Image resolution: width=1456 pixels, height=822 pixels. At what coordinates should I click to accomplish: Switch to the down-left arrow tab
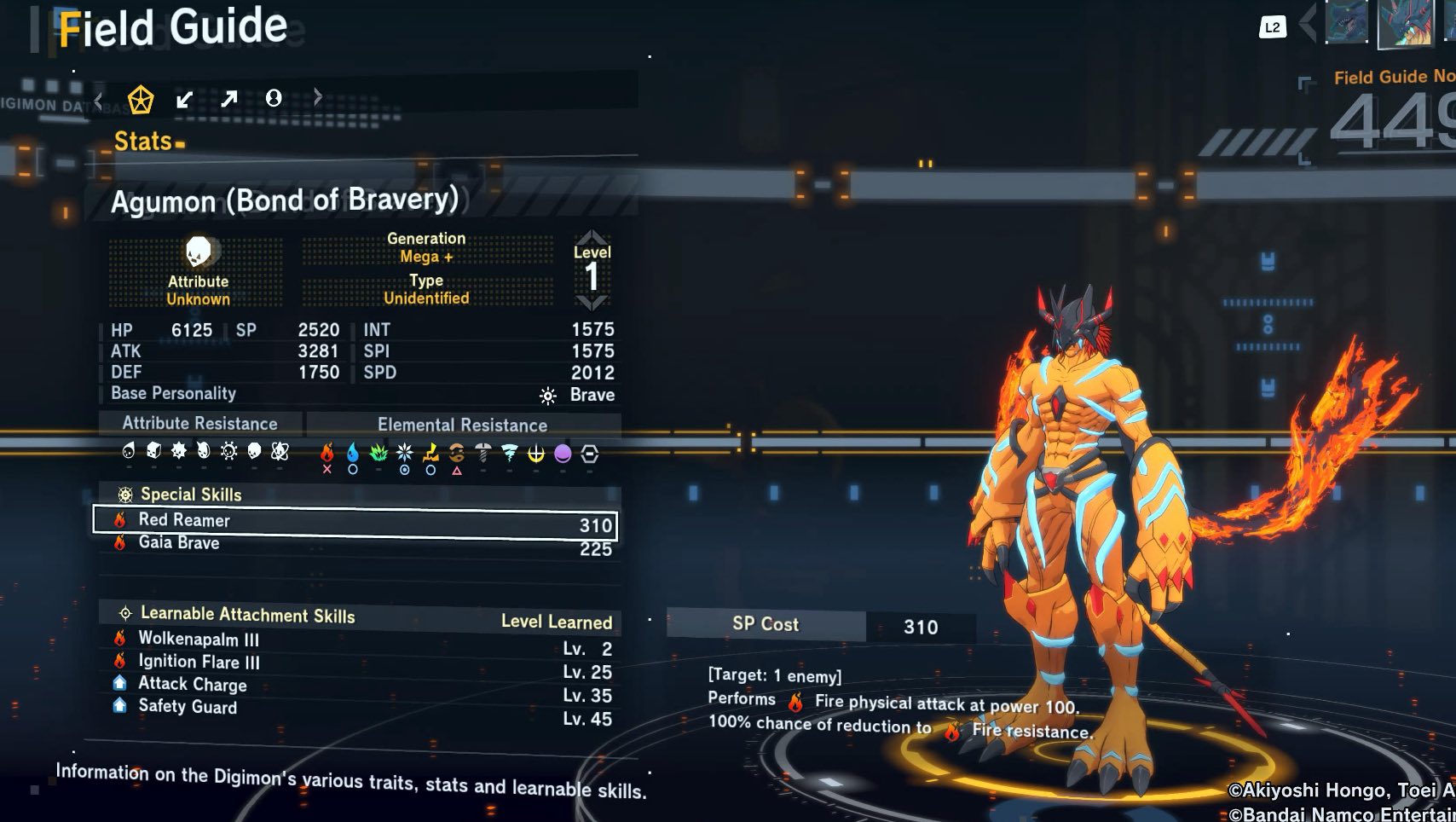click(184, 100)
